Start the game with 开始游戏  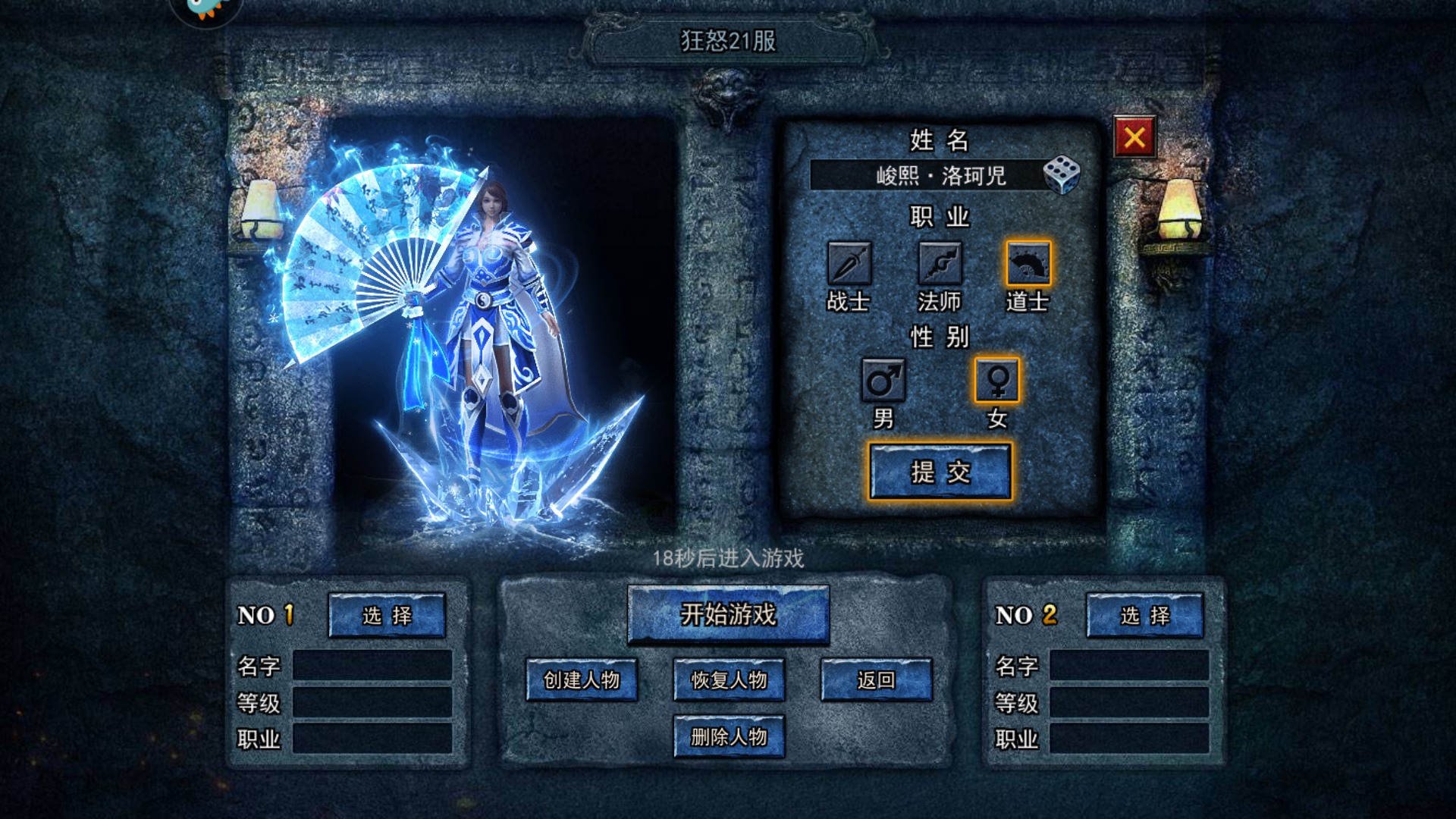tap(728, 614)
